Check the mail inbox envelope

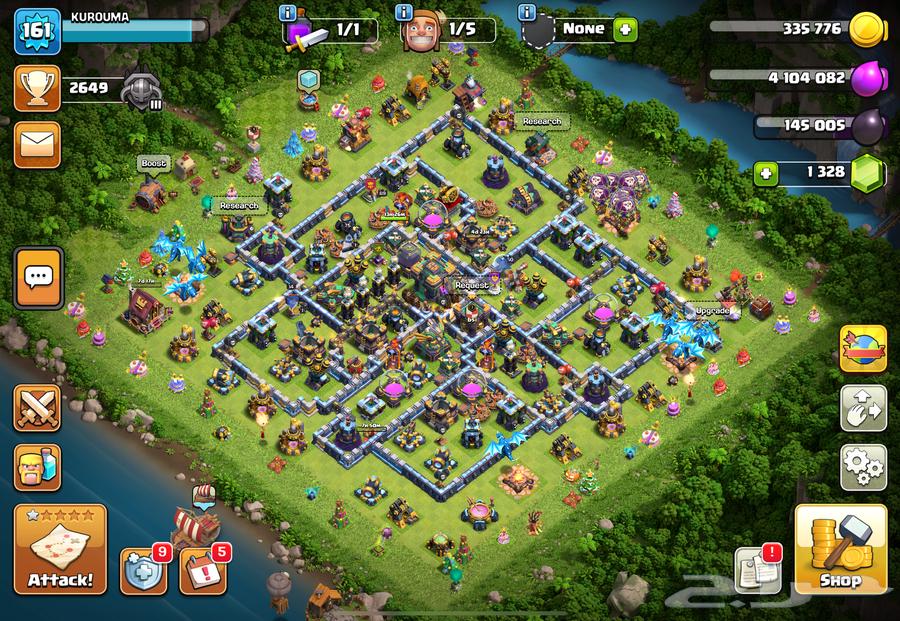[38, 145]
